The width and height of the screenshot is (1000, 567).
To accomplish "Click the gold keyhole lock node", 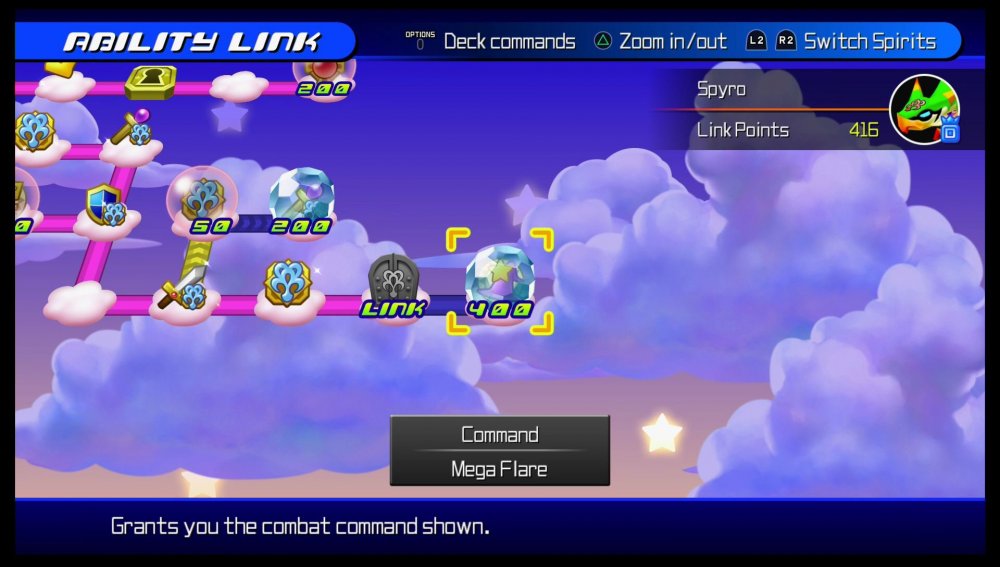I will [x=151, y=79].
